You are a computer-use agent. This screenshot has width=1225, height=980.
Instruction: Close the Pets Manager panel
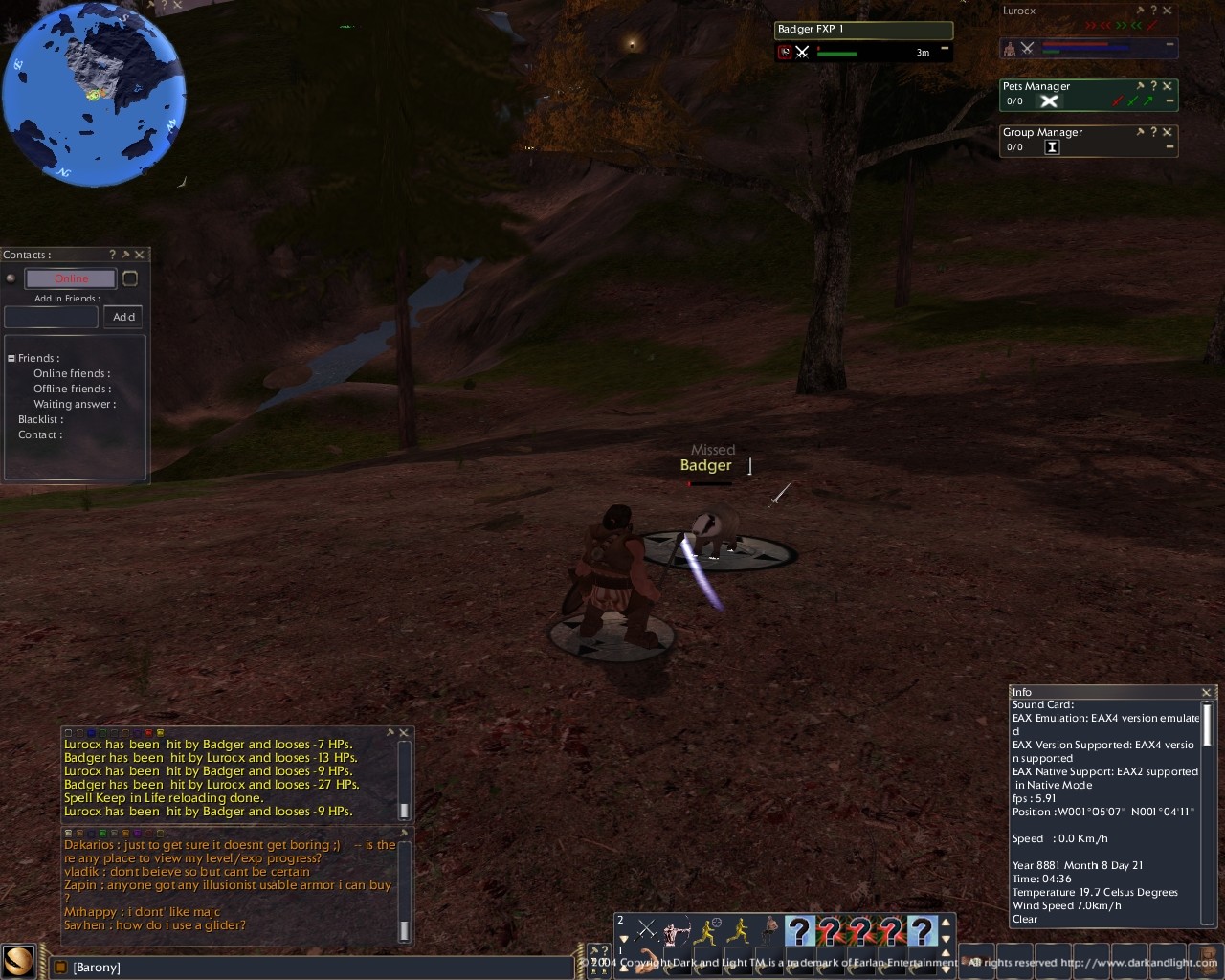click(x=1168, y=86)
